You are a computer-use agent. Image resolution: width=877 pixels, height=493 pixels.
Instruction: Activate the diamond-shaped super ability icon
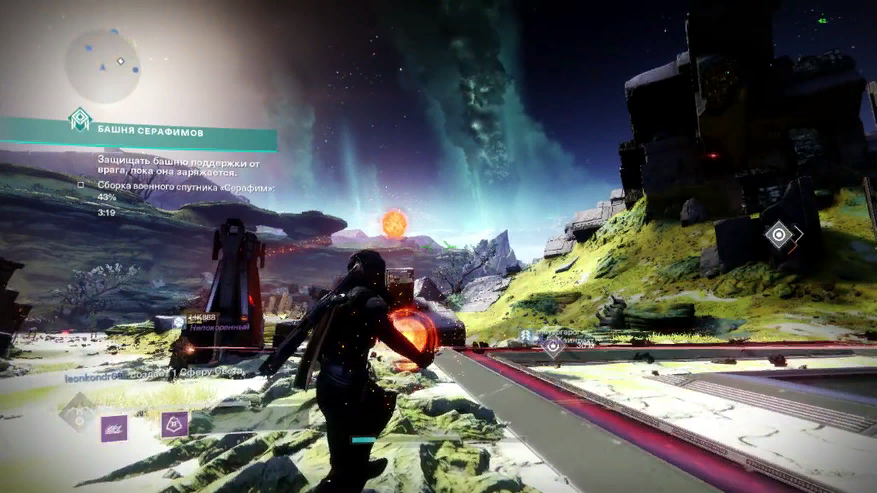[76, 411]
